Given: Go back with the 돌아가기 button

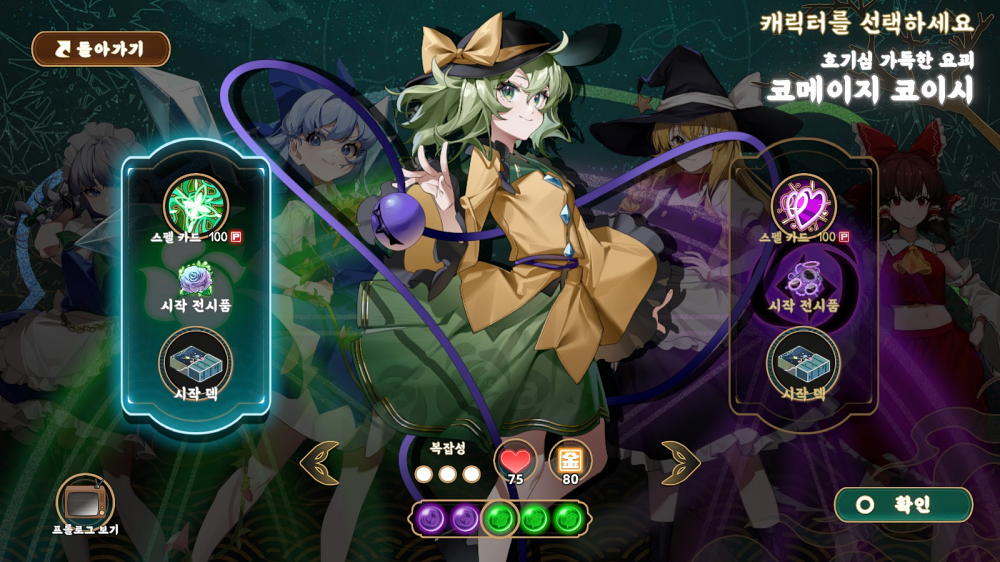Looking at the screenshot, I should [x=101, y=49].
